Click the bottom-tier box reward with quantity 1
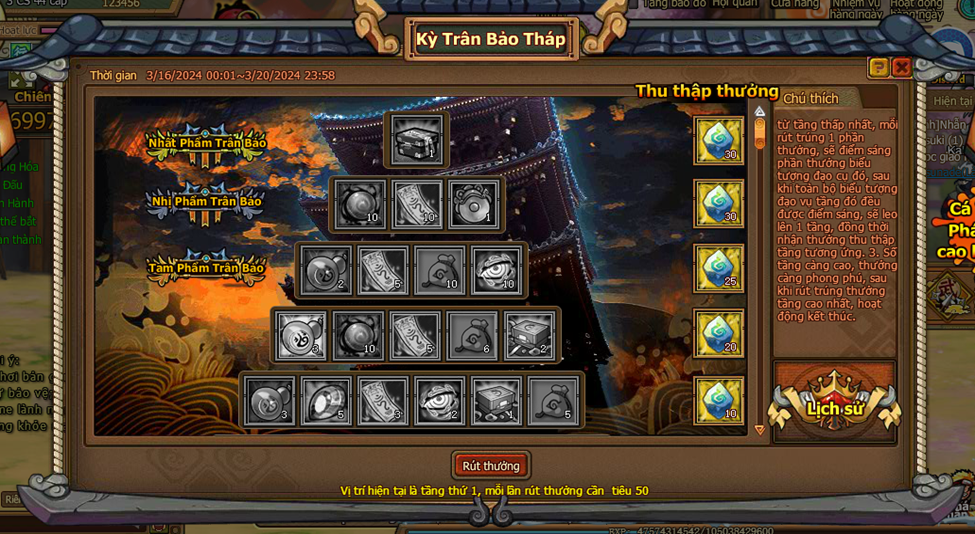The image size is (975, 534). click(496, 400)
